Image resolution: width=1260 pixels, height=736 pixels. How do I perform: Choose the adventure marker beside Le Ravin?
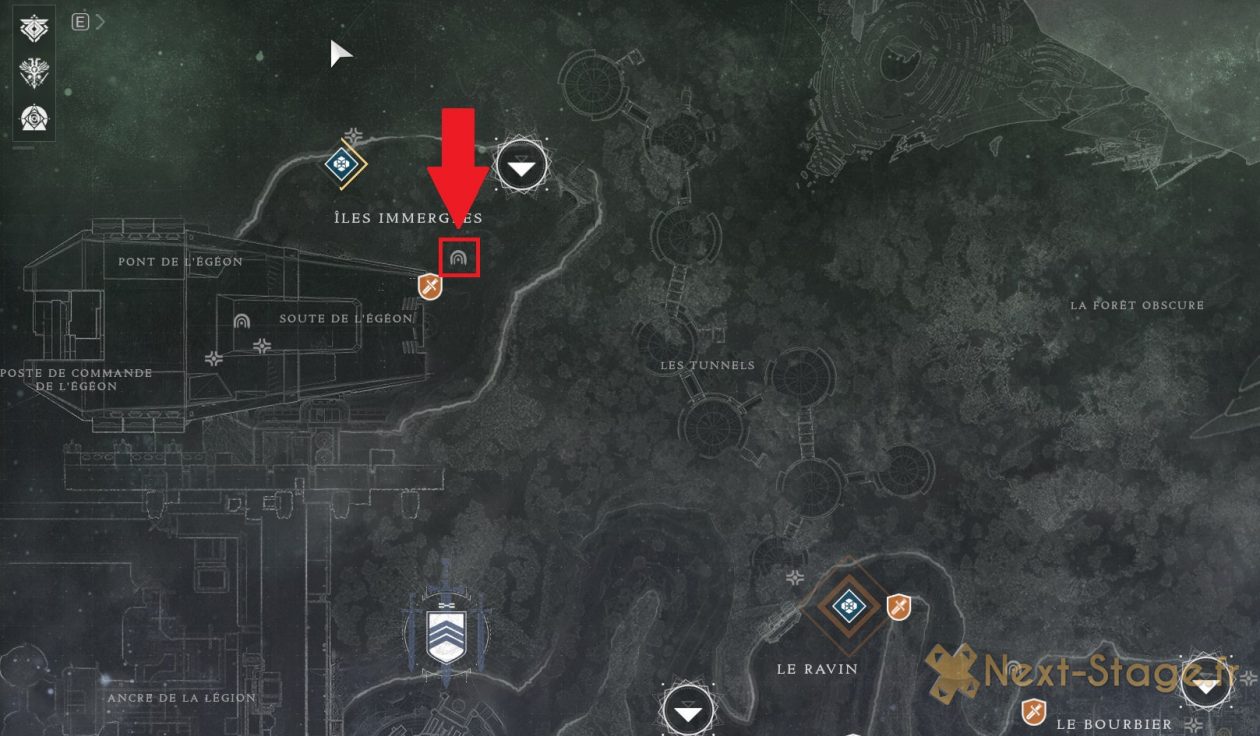pyautogui.click(x=899, y=606)
